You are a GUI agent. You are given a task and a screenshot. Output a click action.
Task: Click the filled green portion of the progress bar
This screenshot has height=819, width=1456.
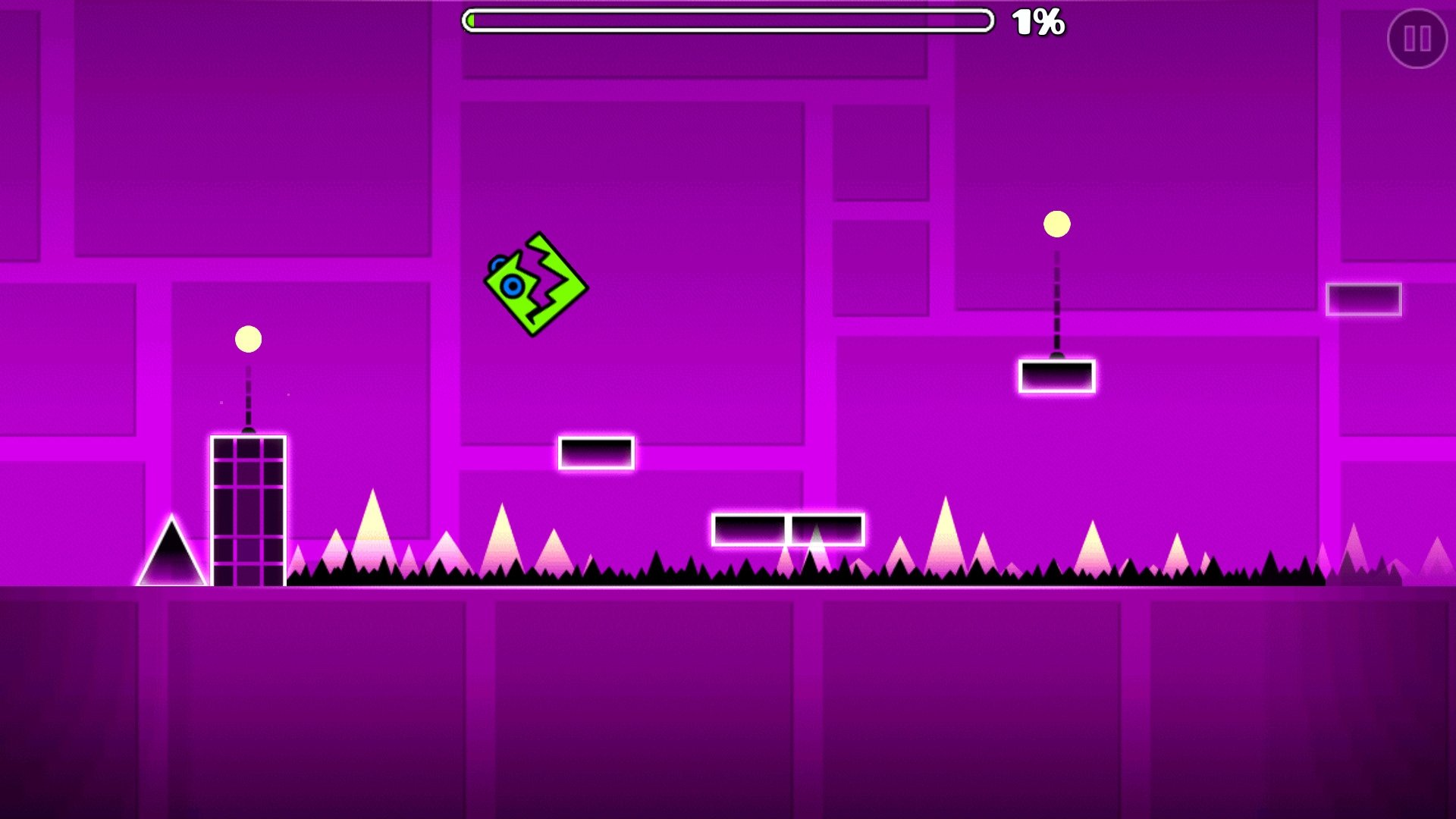click(x=472, y=21)
